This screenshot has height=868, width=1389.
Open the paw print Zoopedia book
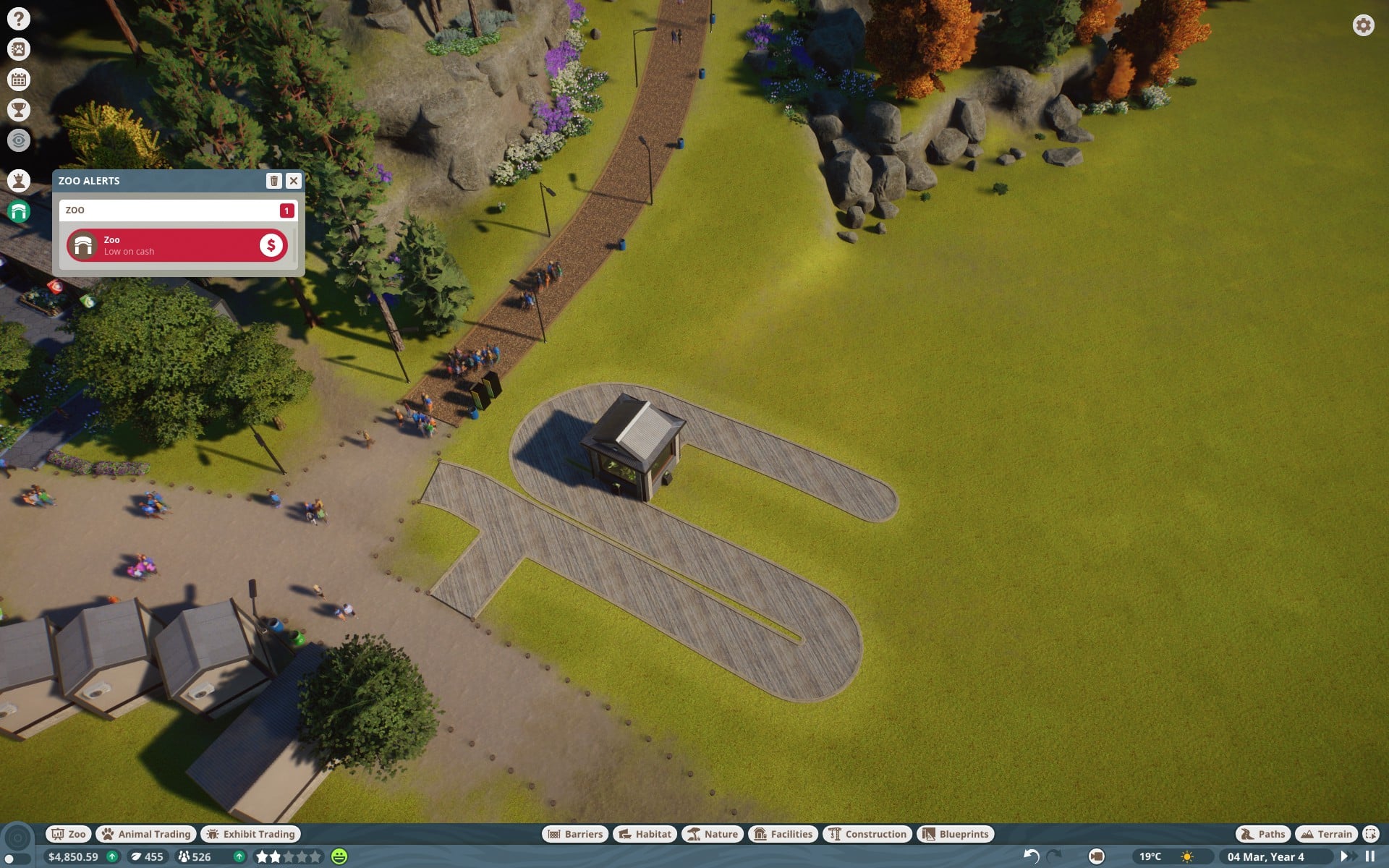pyautogui.click(x=19, y=49)
